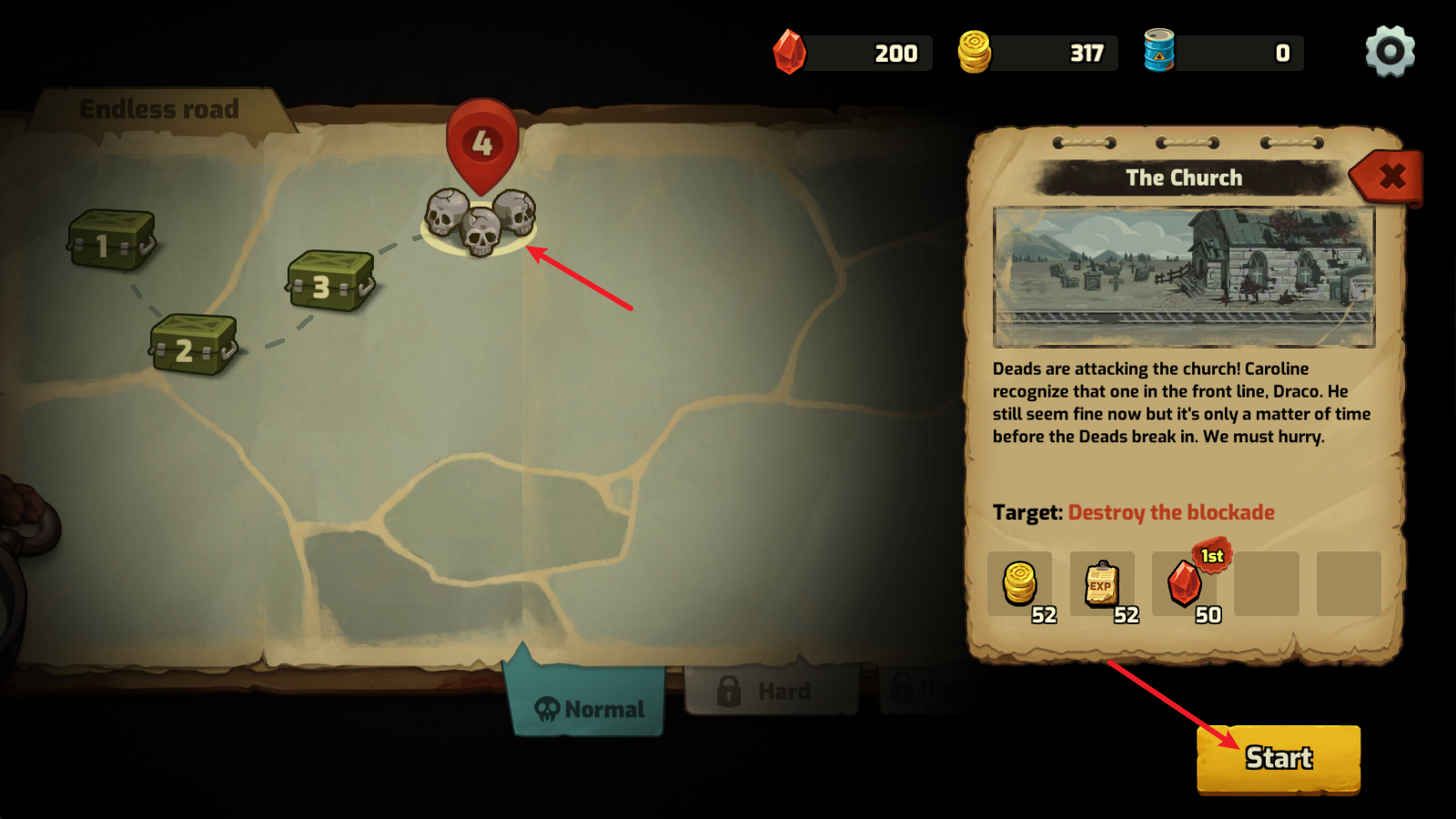
Task: Open the gear settings menu
Action: tap(1390, 52)
